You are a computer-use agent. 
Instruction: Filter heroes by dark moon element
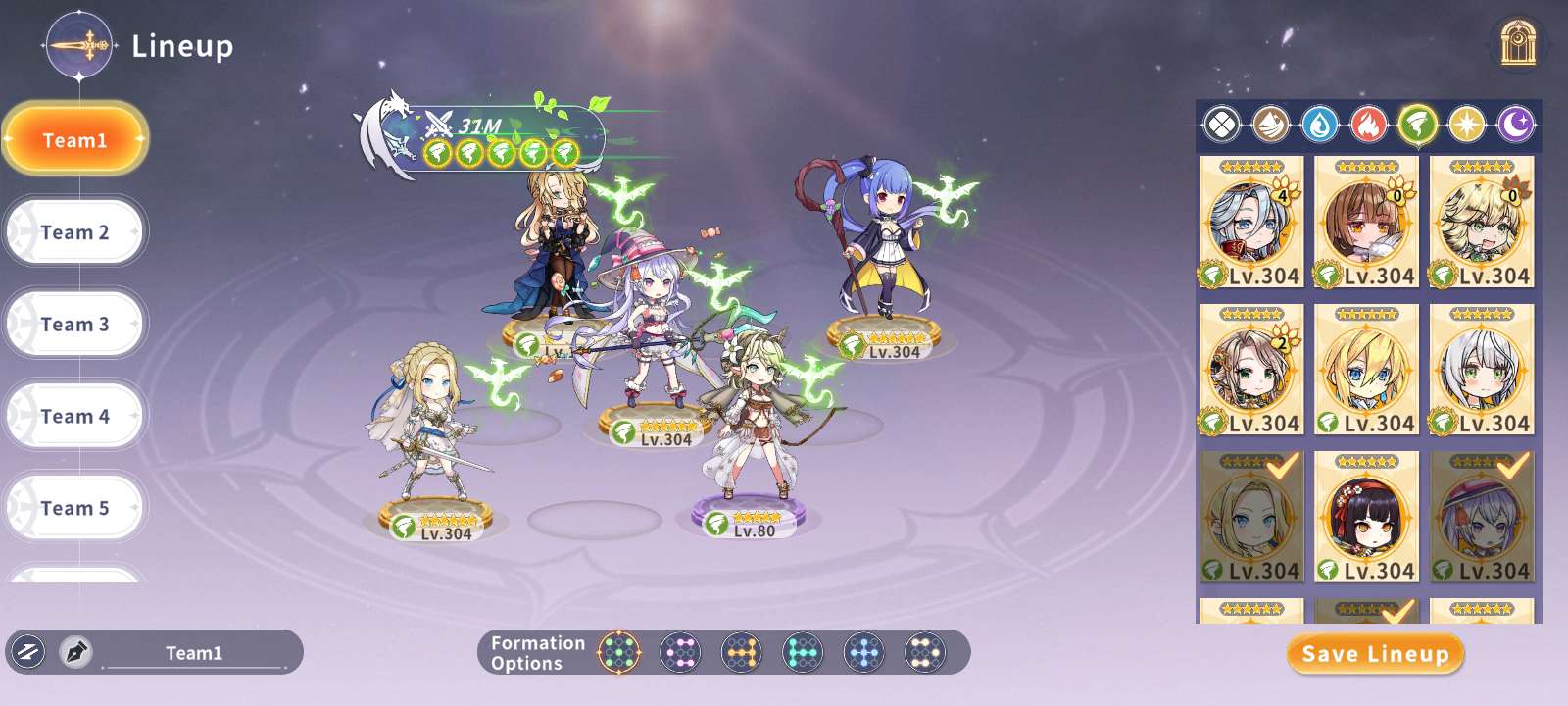(1516, 125)
